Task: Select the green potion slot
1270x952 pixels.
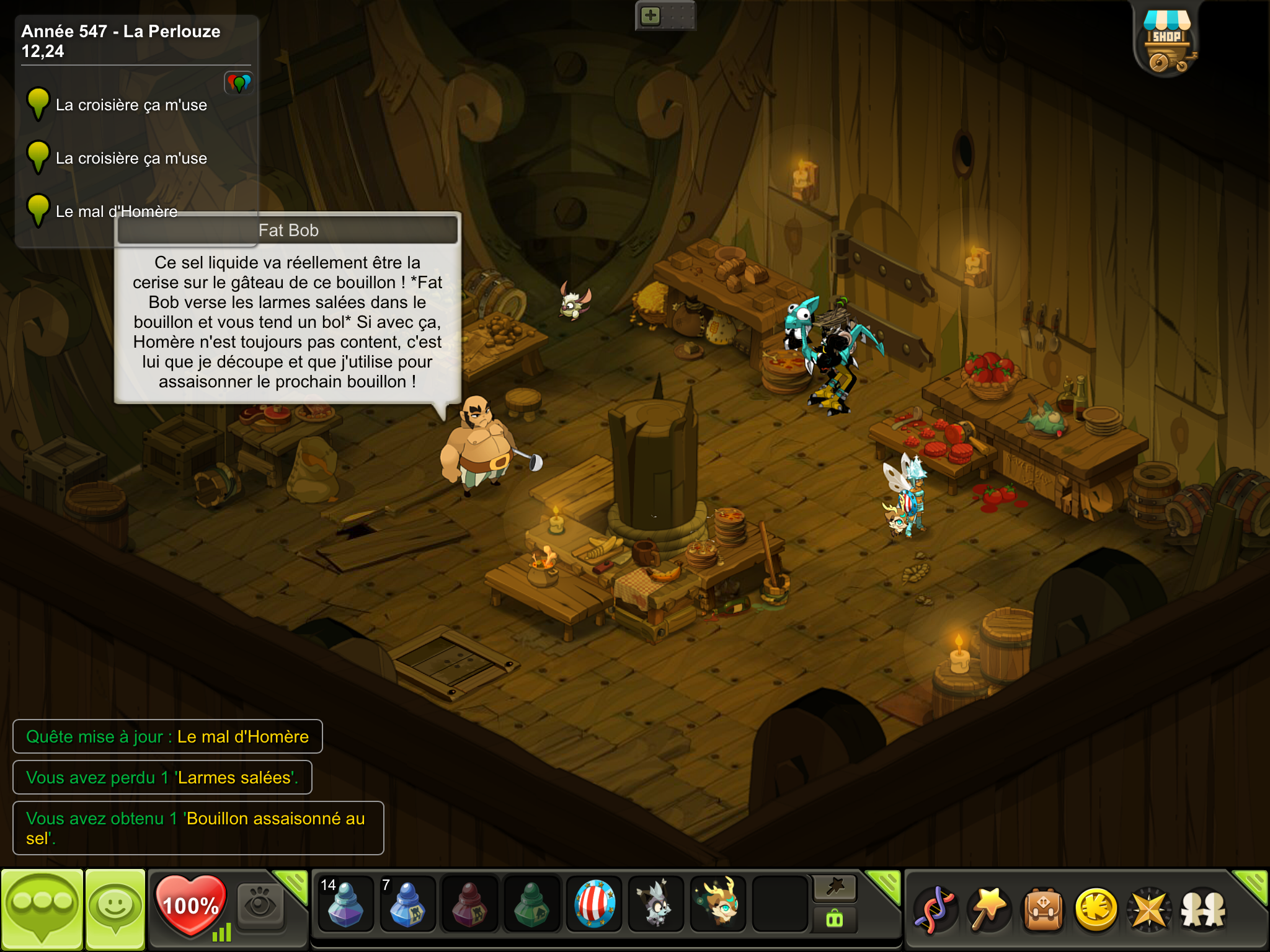Action: click(x=531, y=905)
